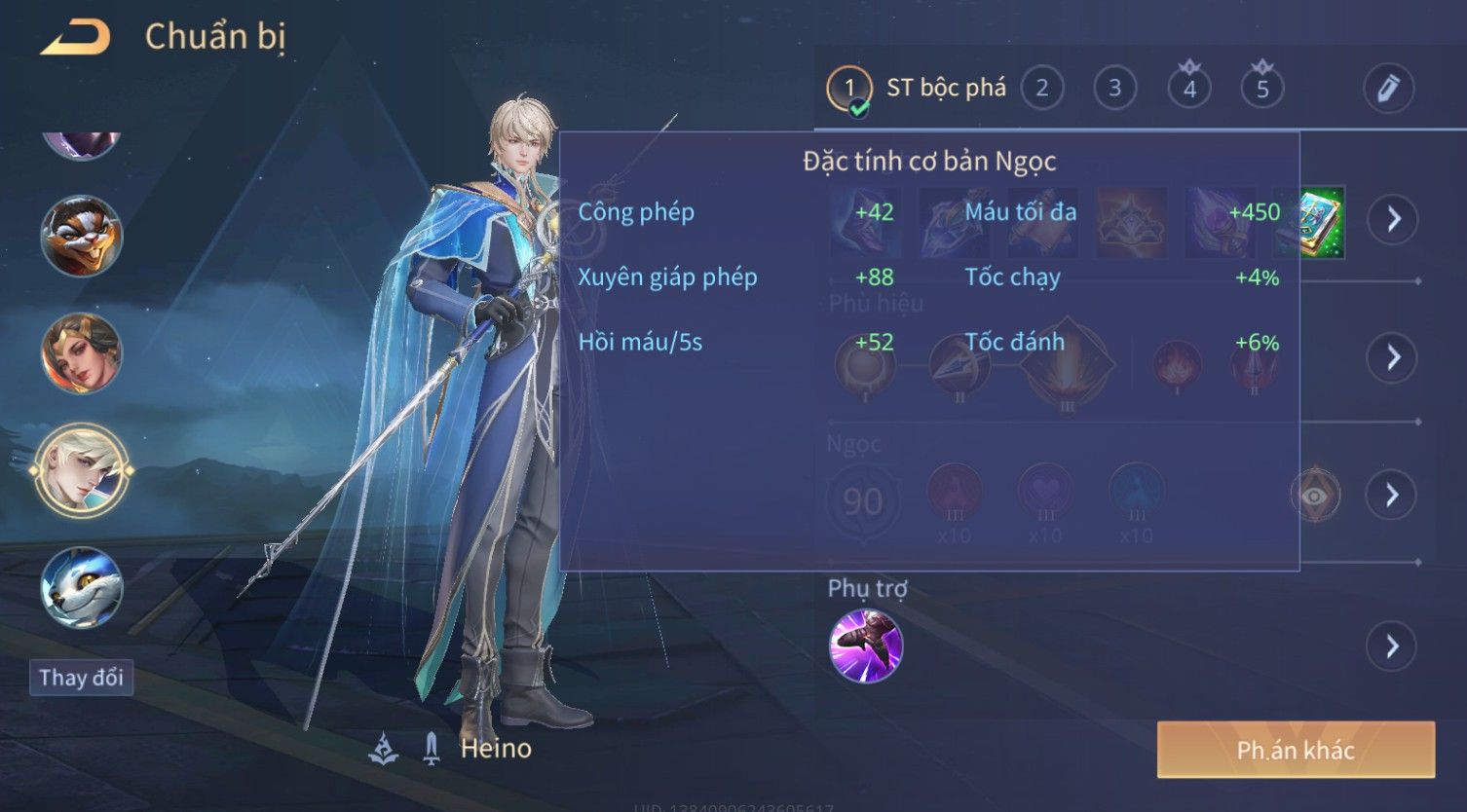Open the Ngọc details arrow

1392,496
